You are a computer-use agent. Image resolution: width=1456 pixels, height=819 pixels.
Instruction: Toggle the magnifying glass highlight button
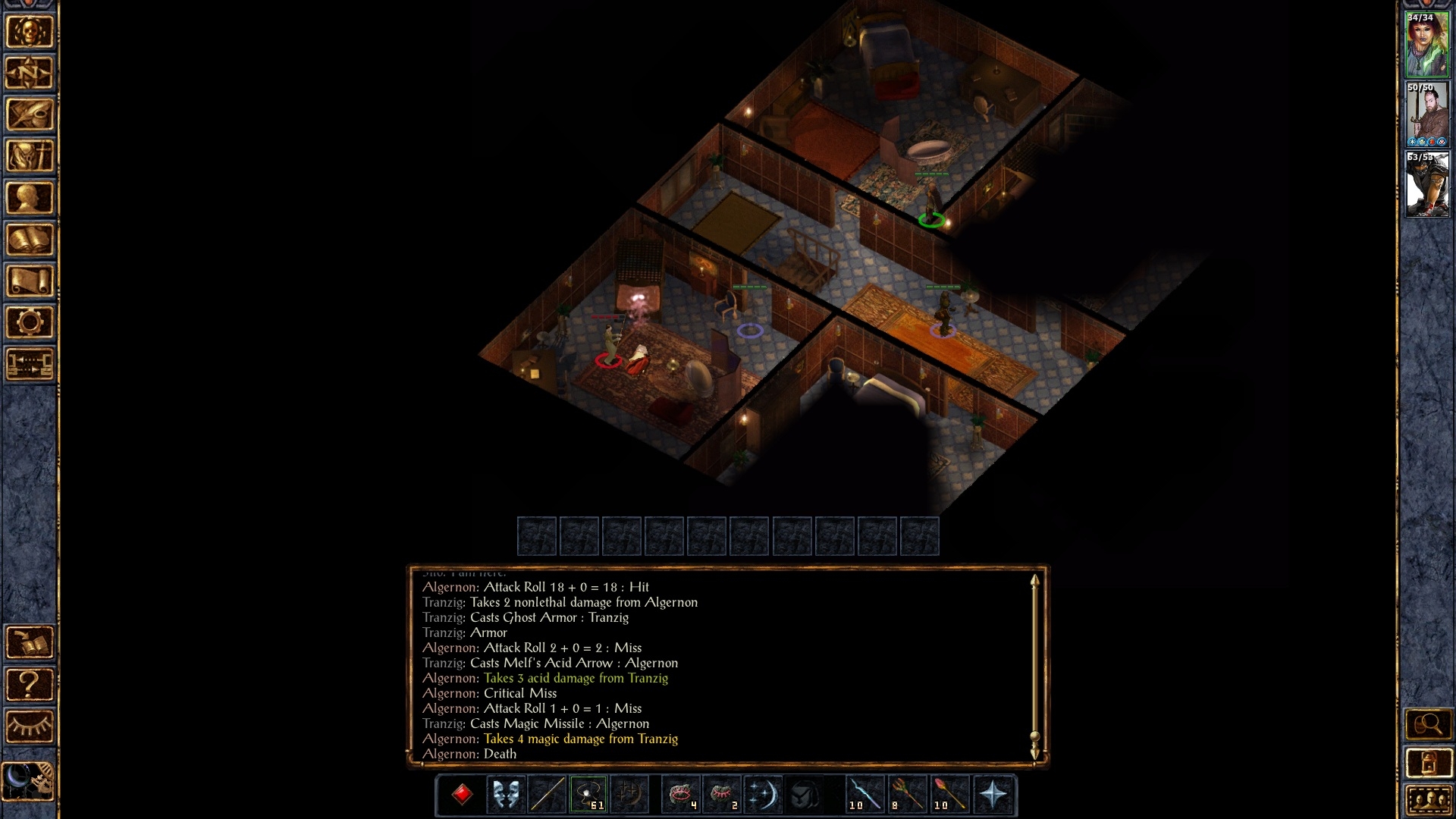(1429, 724)
